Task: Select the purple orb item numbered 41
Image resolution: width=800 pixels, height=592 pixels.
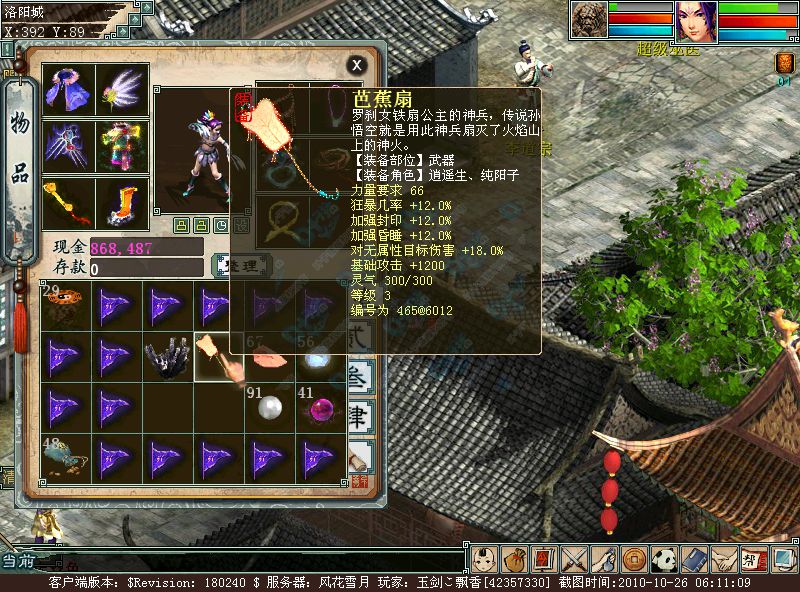Action: coord(320,408)
